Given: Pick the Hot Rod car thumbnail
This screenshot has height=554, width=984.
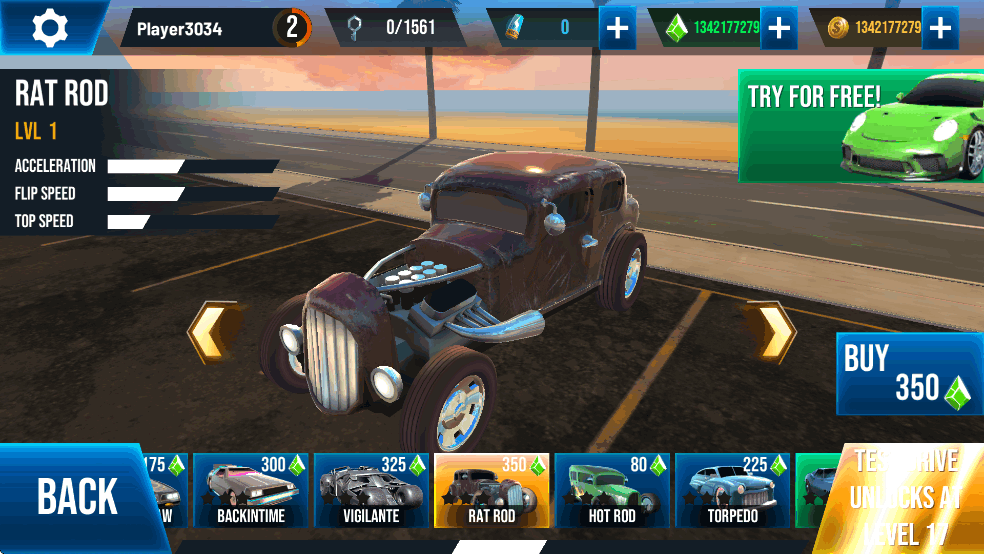Looking at the screenshot, I should tap(612, 490).
